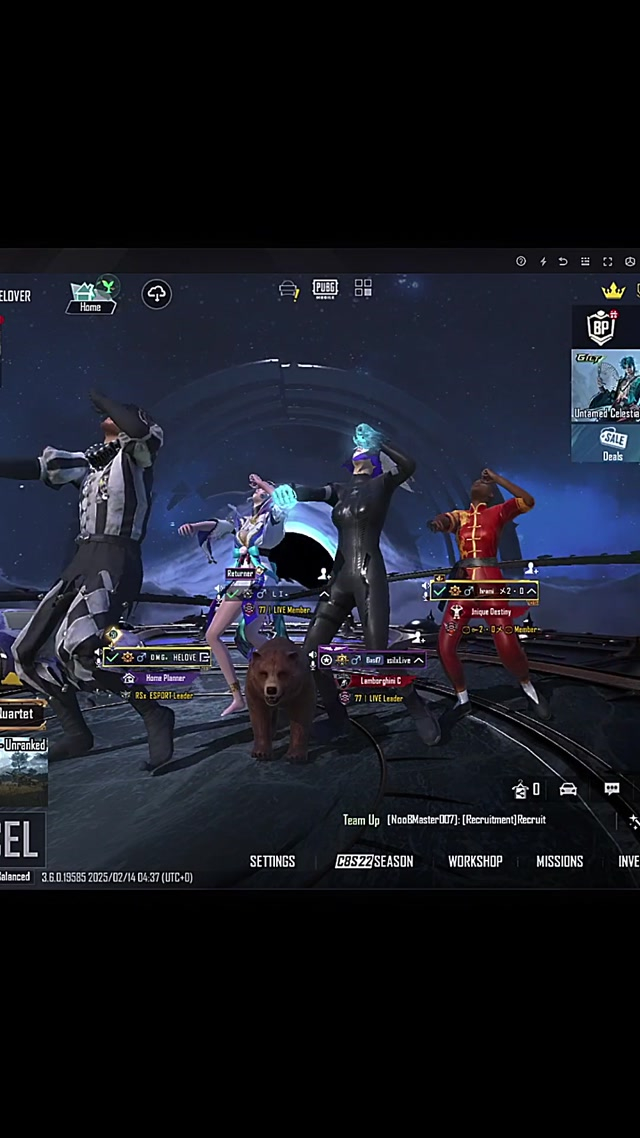Open the PUBG Mobile logo button

coord(325,289)
